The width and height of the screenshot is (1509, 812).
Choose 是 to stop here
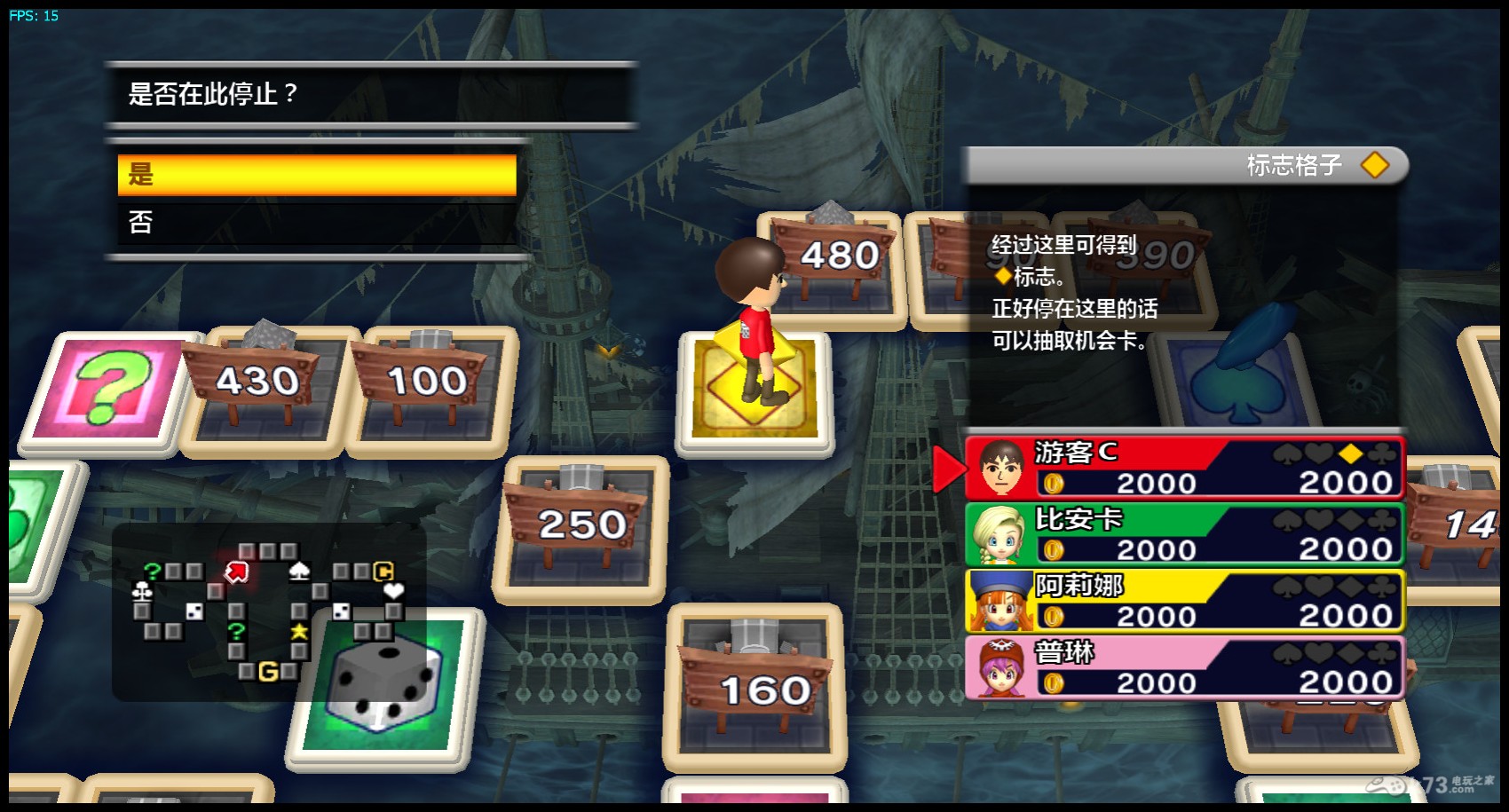pyautogui.click(x=317, y=175)
